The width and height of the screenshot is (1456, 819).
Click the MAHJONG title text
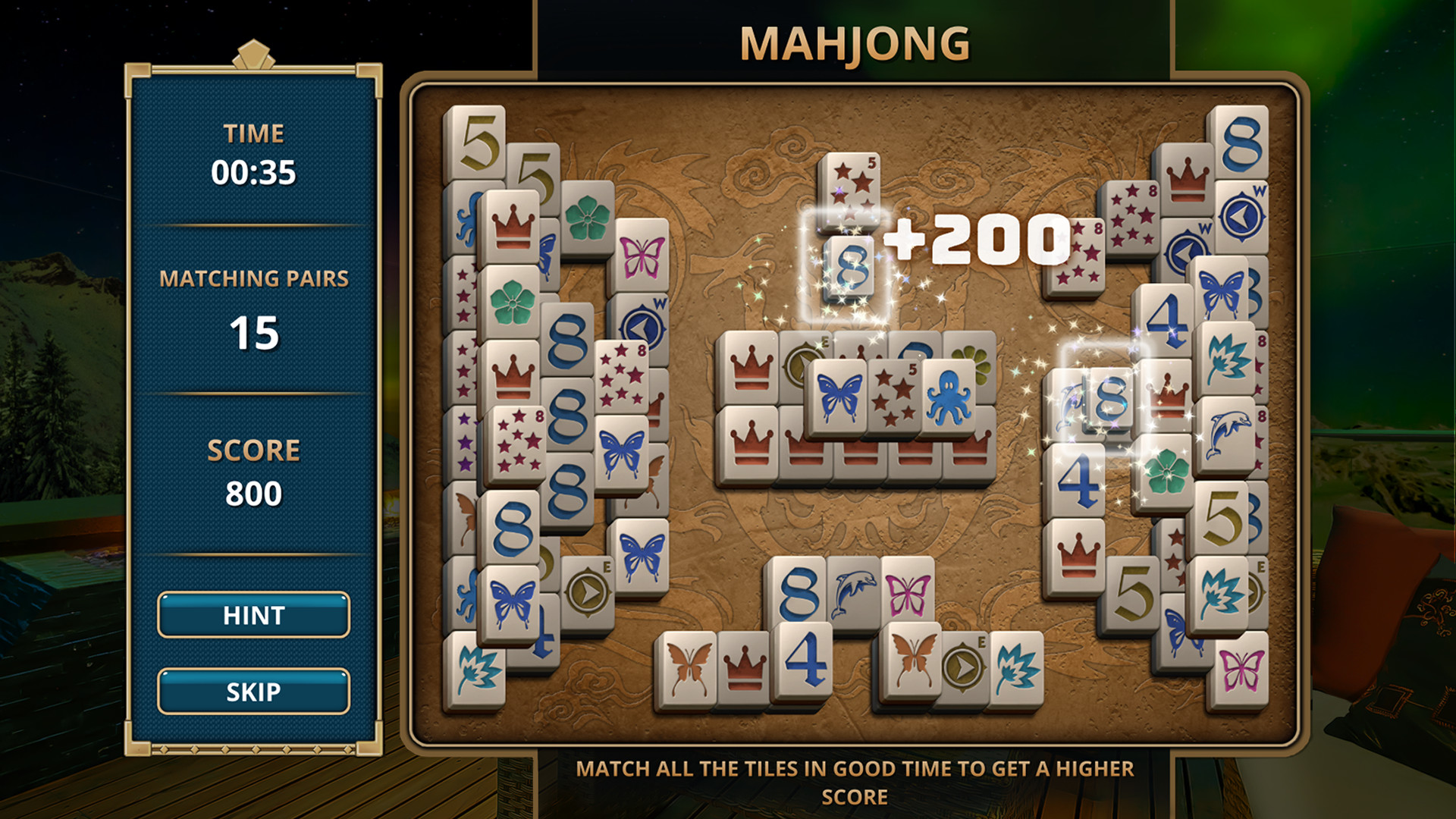[855, 43]
